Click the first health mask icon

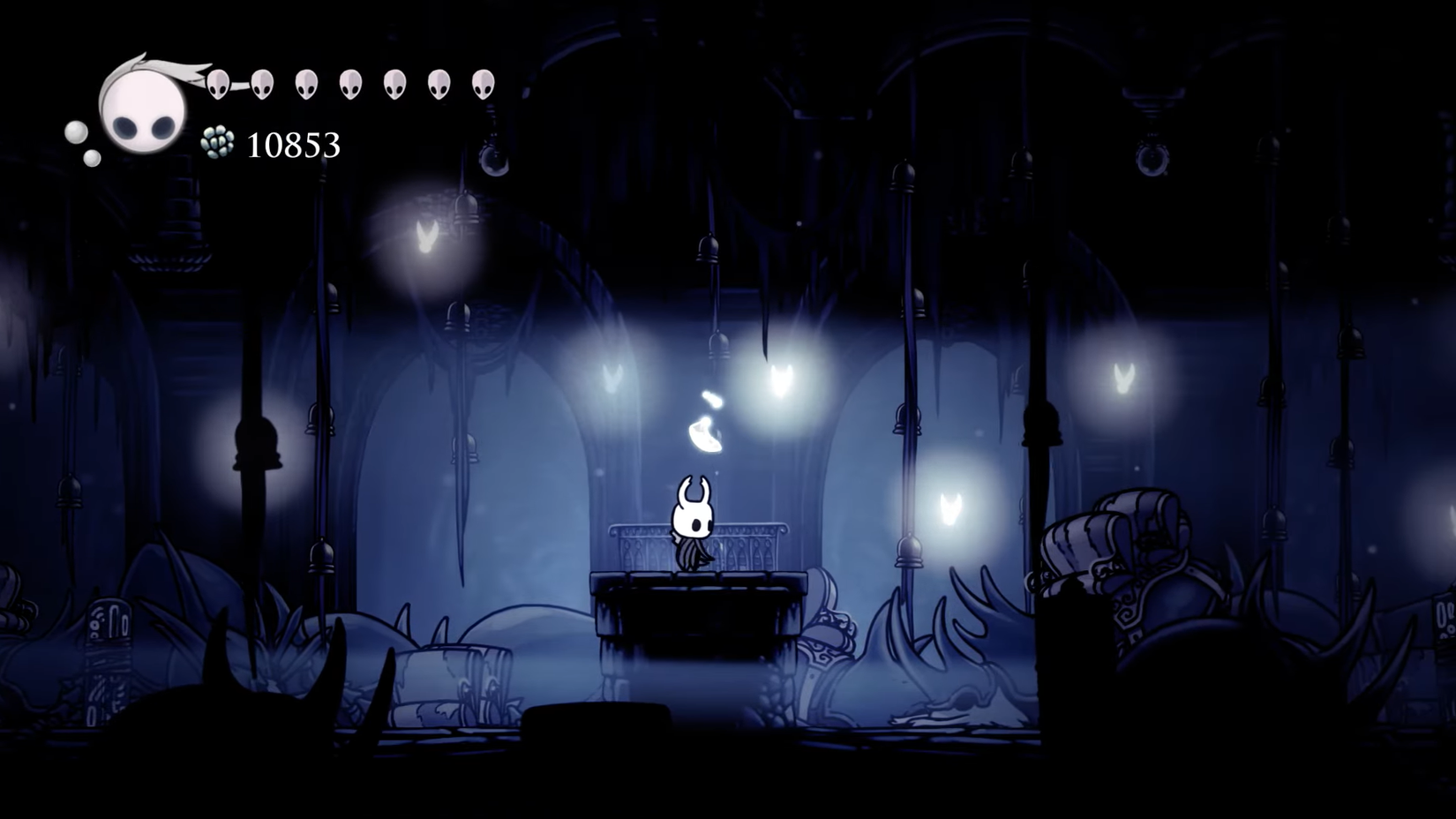point(218,86)
